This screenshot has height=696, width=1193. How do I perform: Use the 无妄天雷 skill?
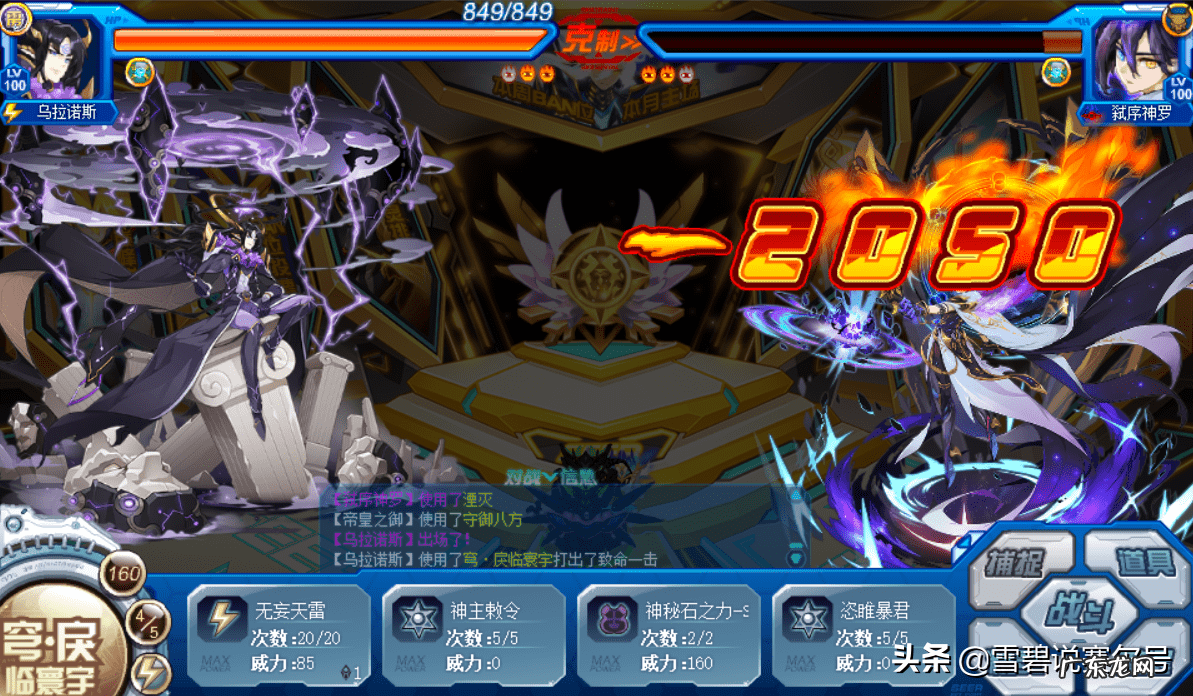279,635
